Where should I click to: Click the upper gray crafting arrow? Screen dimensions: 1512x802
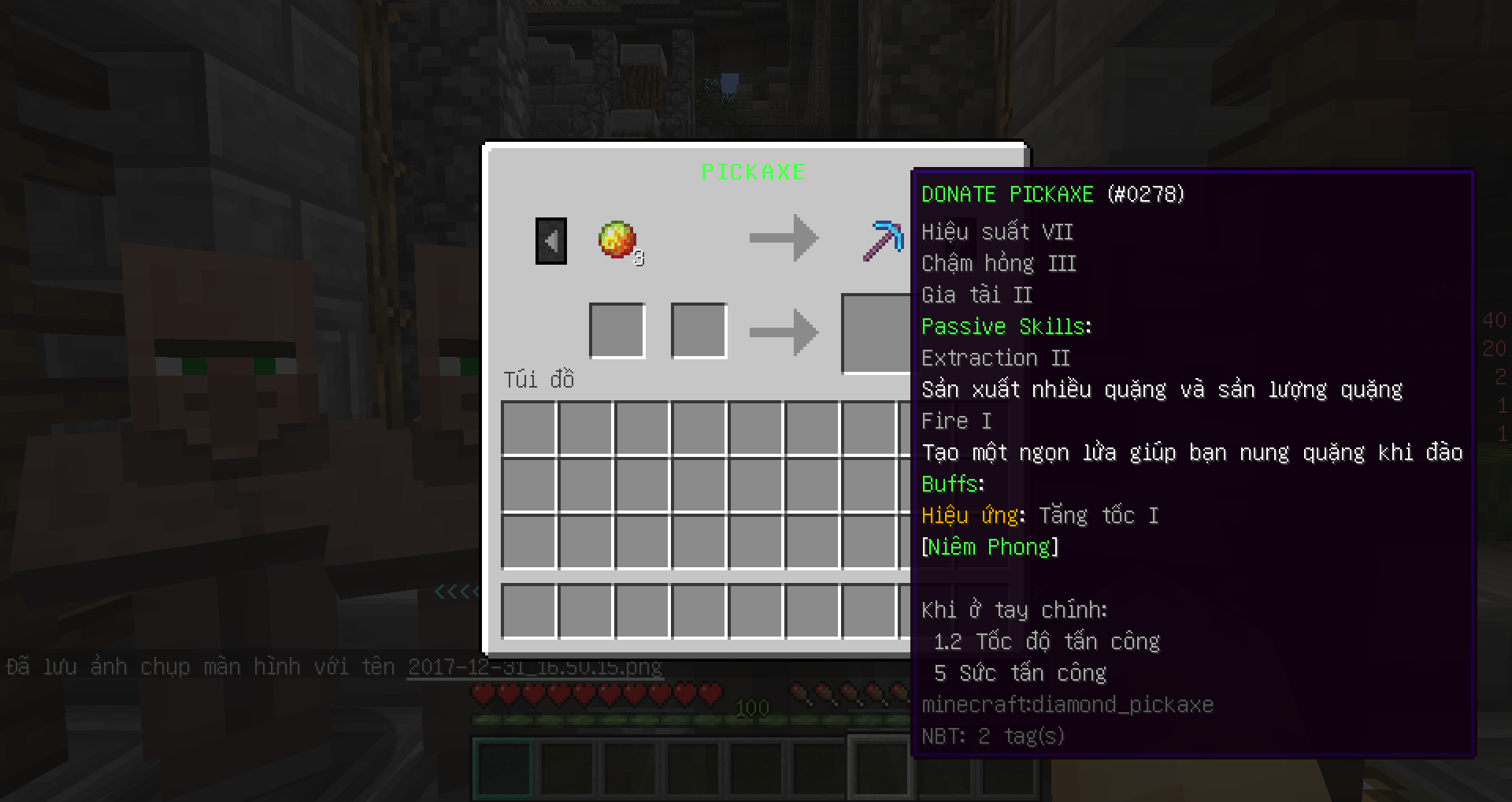coord(784,239)
